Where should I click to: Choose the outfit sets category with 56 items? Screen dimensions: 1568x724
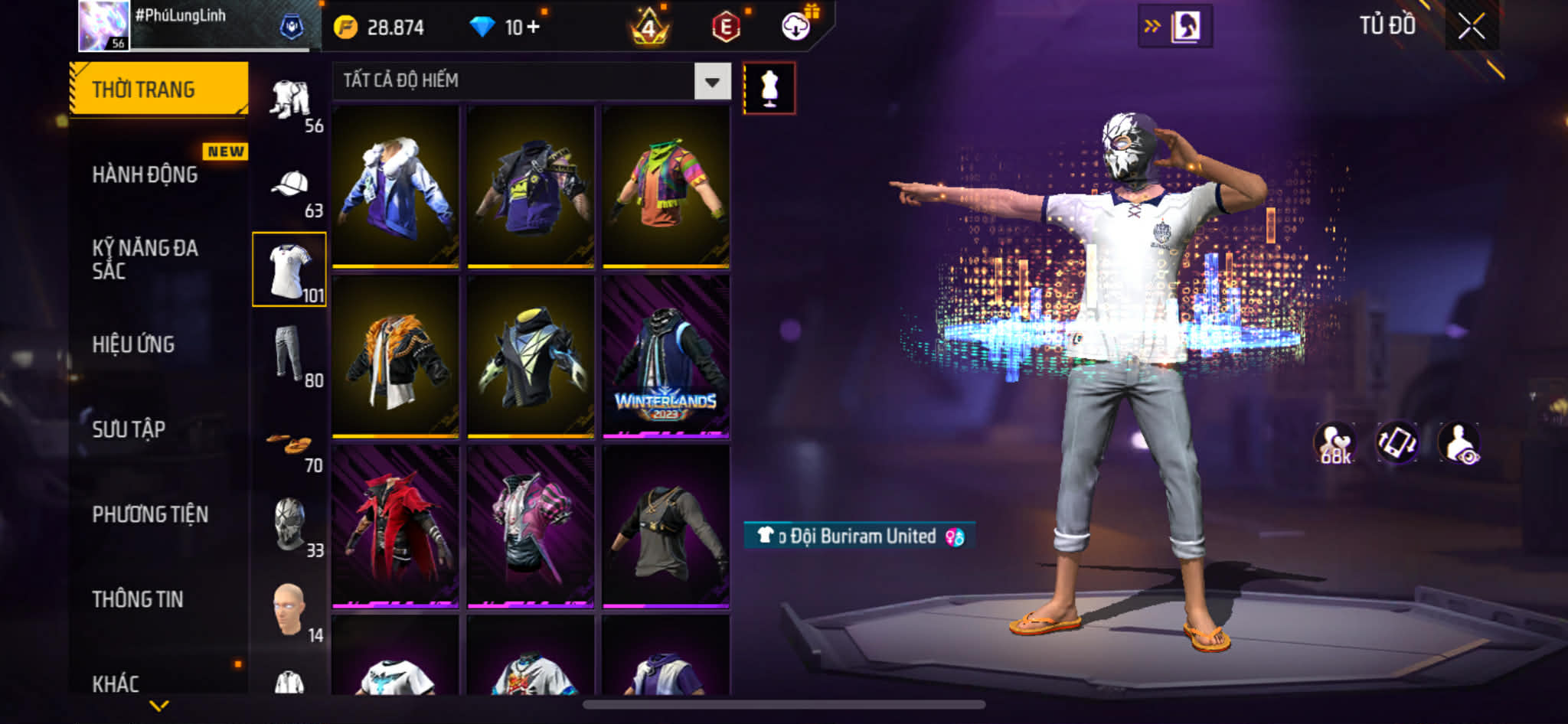290,101
